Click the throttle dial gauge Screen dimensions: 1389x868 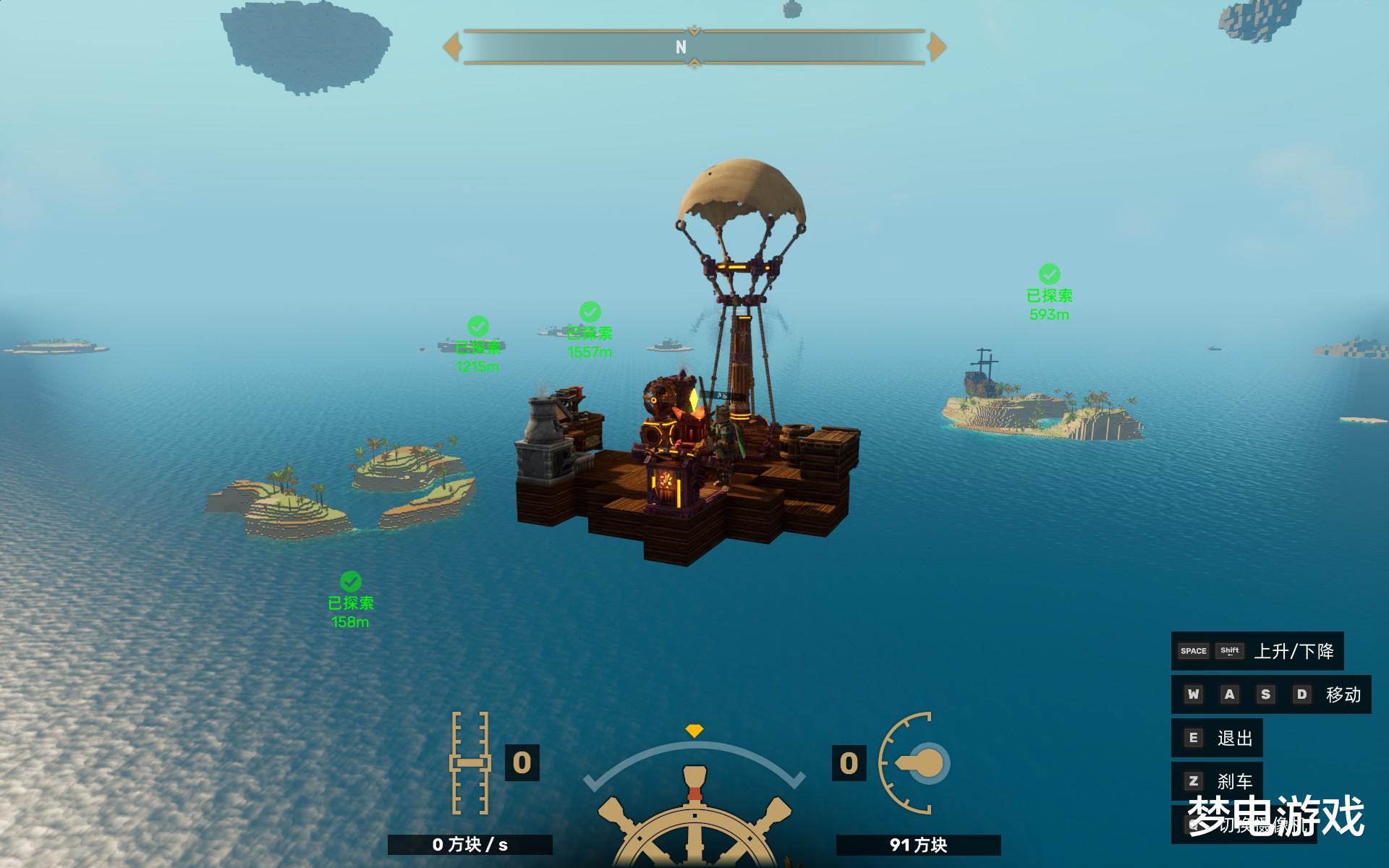coord(915,763)
